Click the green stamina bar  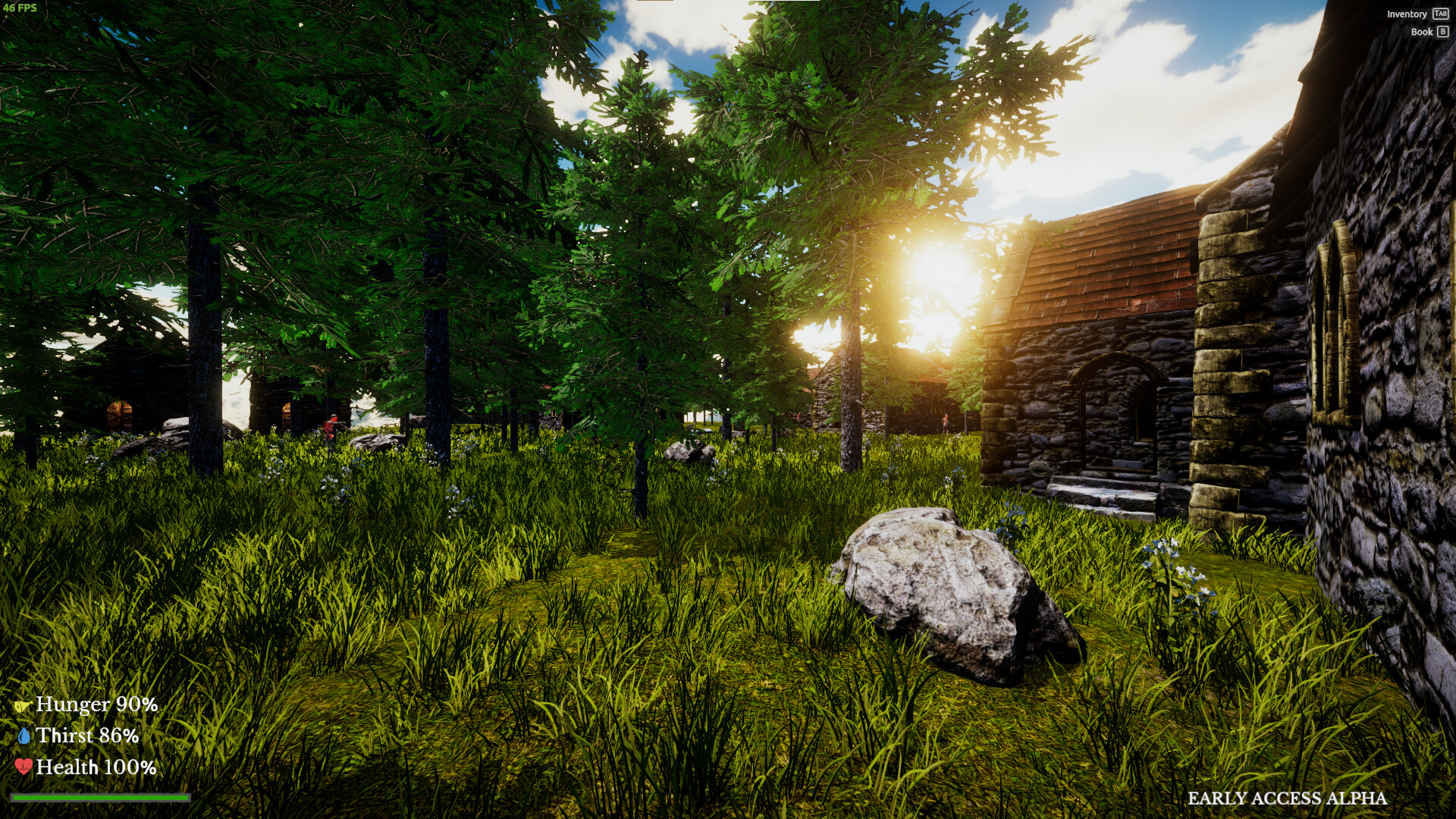point(102,796)
